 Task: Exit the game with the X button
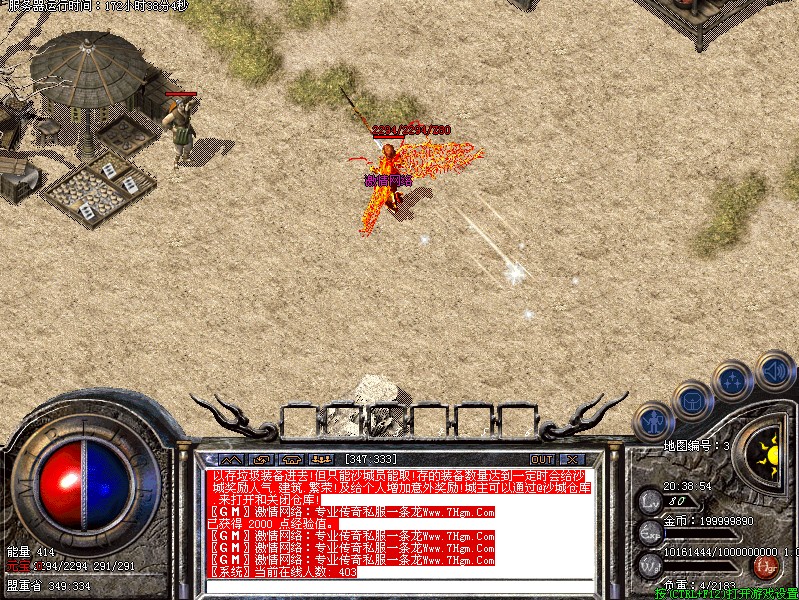coord(572,459)
